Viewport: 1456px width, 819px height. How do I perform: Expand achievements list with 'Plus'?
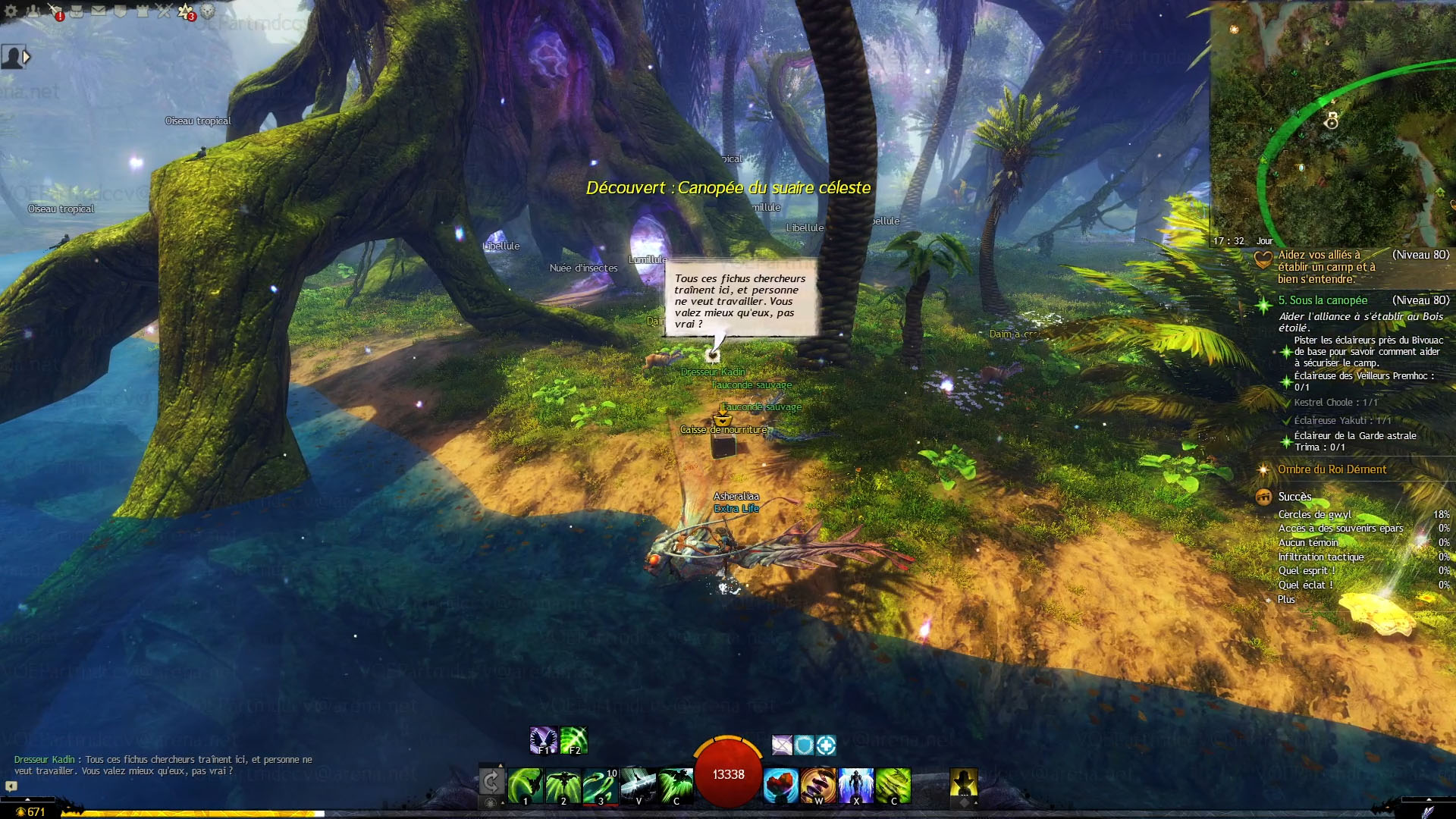1286,599
